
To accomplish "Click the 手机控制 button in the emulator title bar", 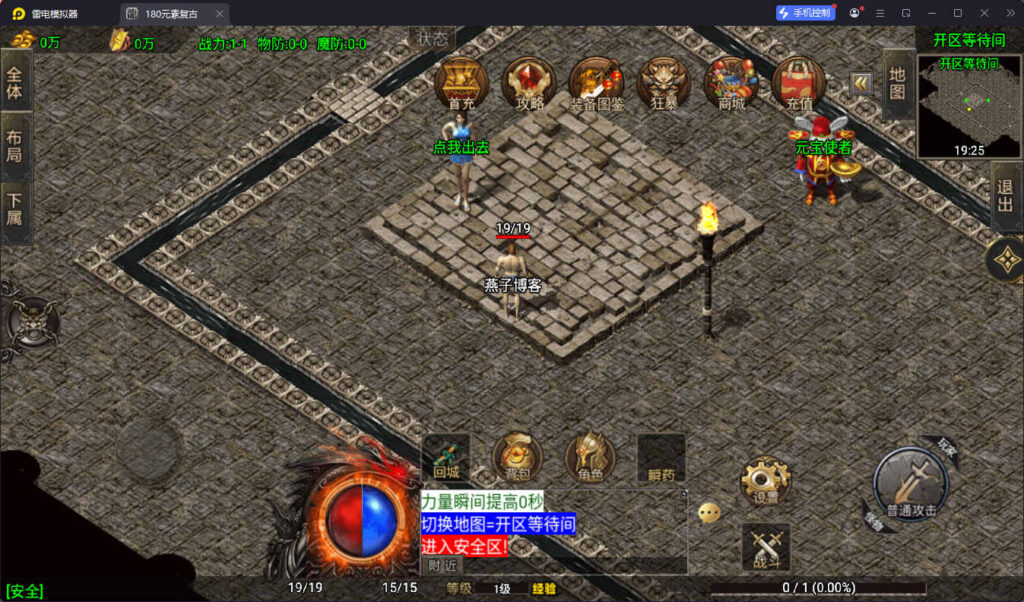I will pyautogui.click(x=805, y=13).
